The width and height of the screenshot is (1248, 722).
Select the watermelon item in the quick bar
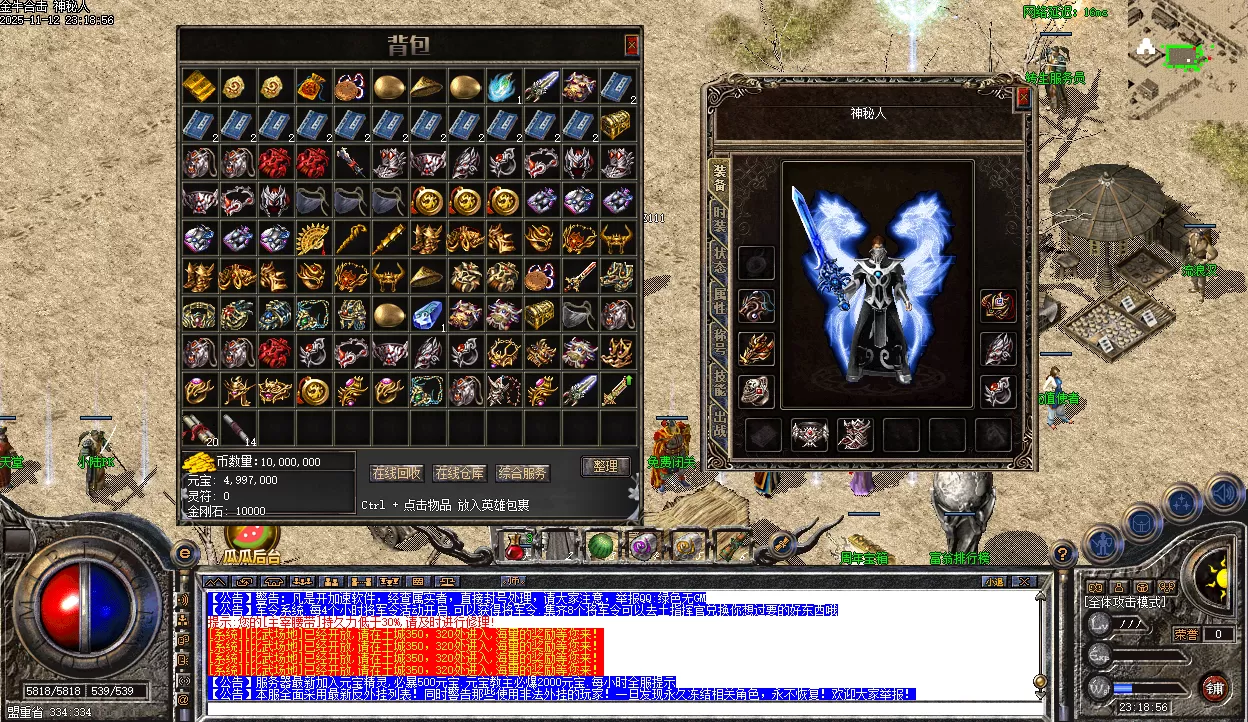600,546
